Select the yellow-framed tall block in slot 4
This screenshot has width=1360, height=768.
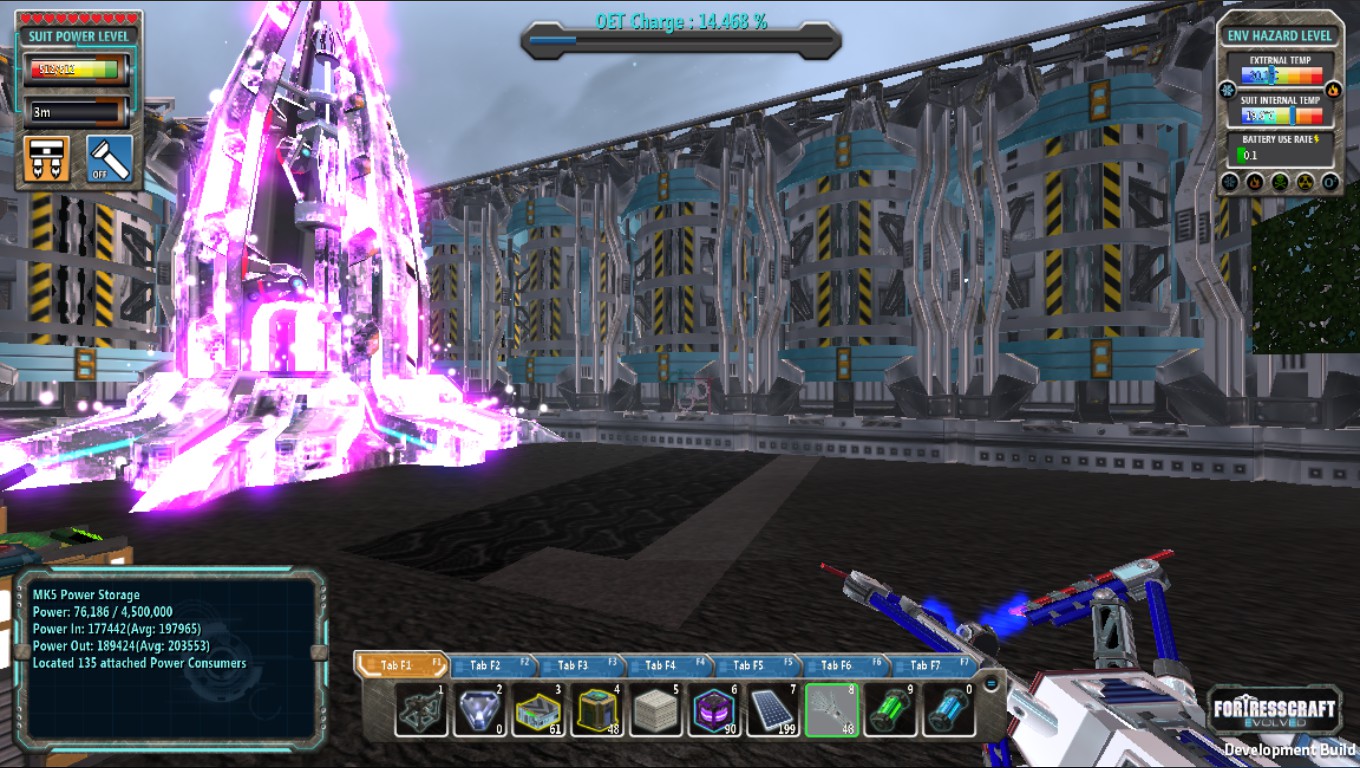[x=597, y=710]
